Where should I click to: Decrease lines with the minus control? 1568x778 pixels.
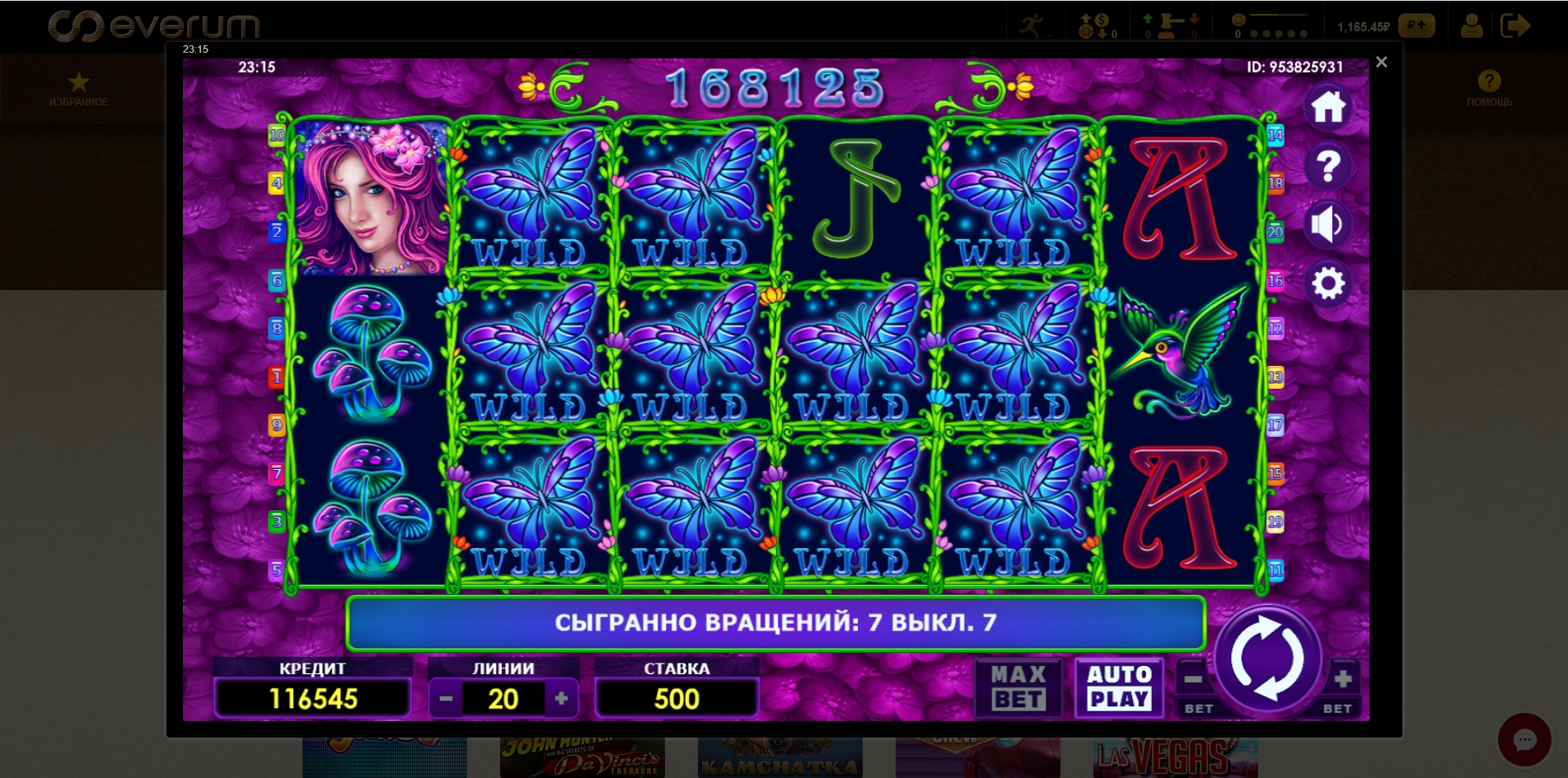point(447,698)
